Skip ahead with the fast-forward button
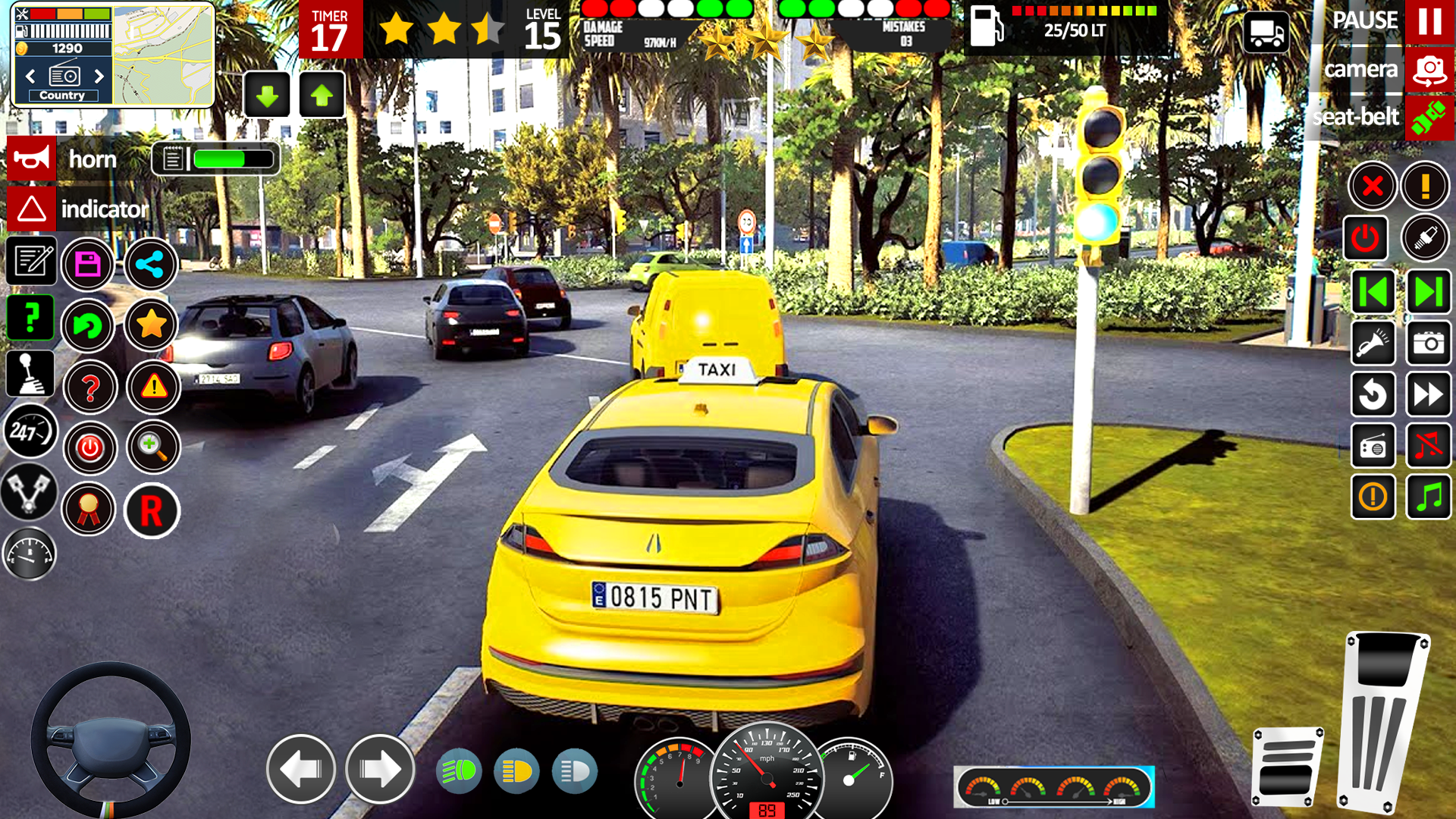Image resolution: width=1456 pixels, height=819 pixels. [1429, 394]
